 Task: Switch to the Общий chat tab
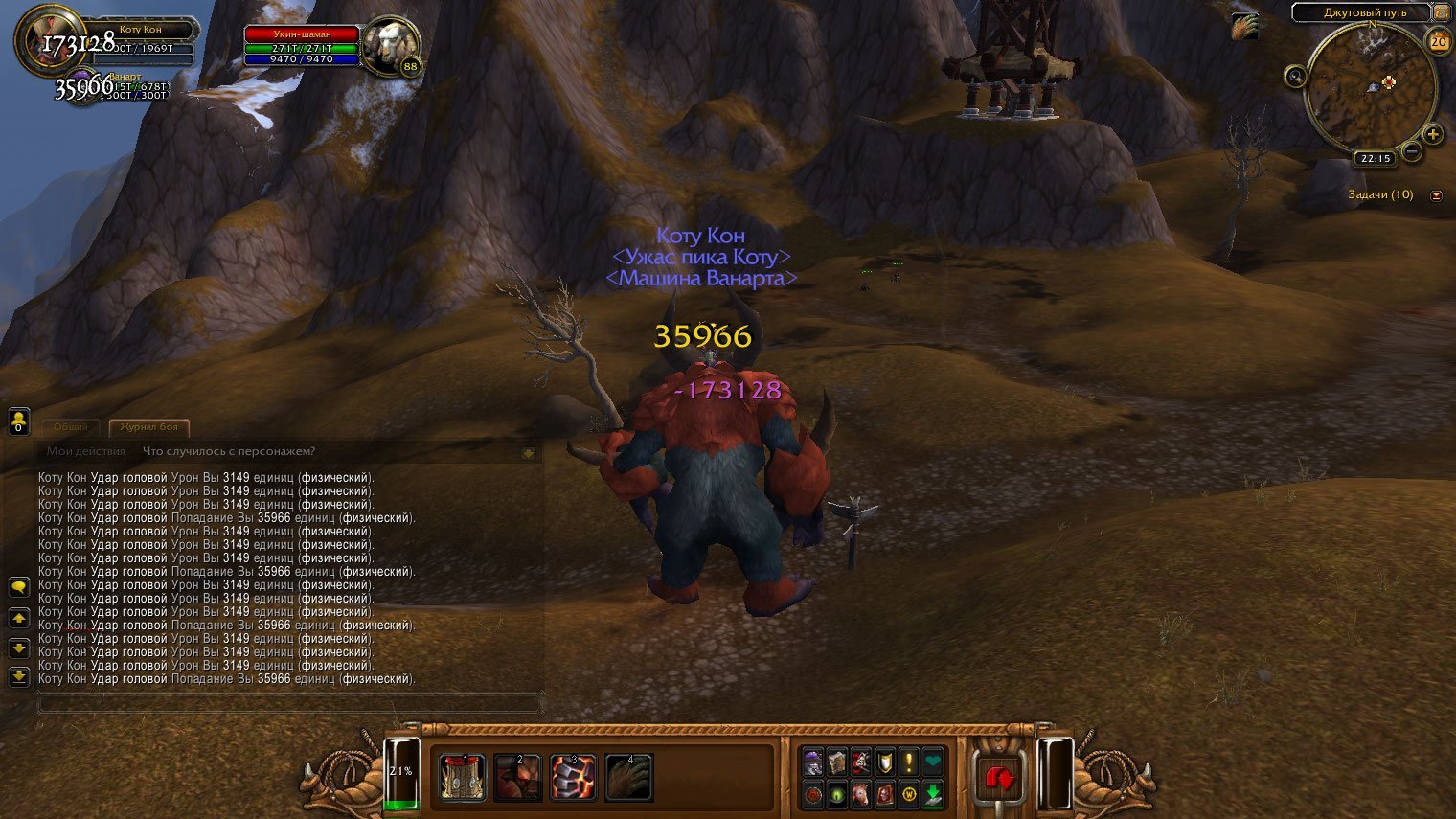(x=70, y=427)
